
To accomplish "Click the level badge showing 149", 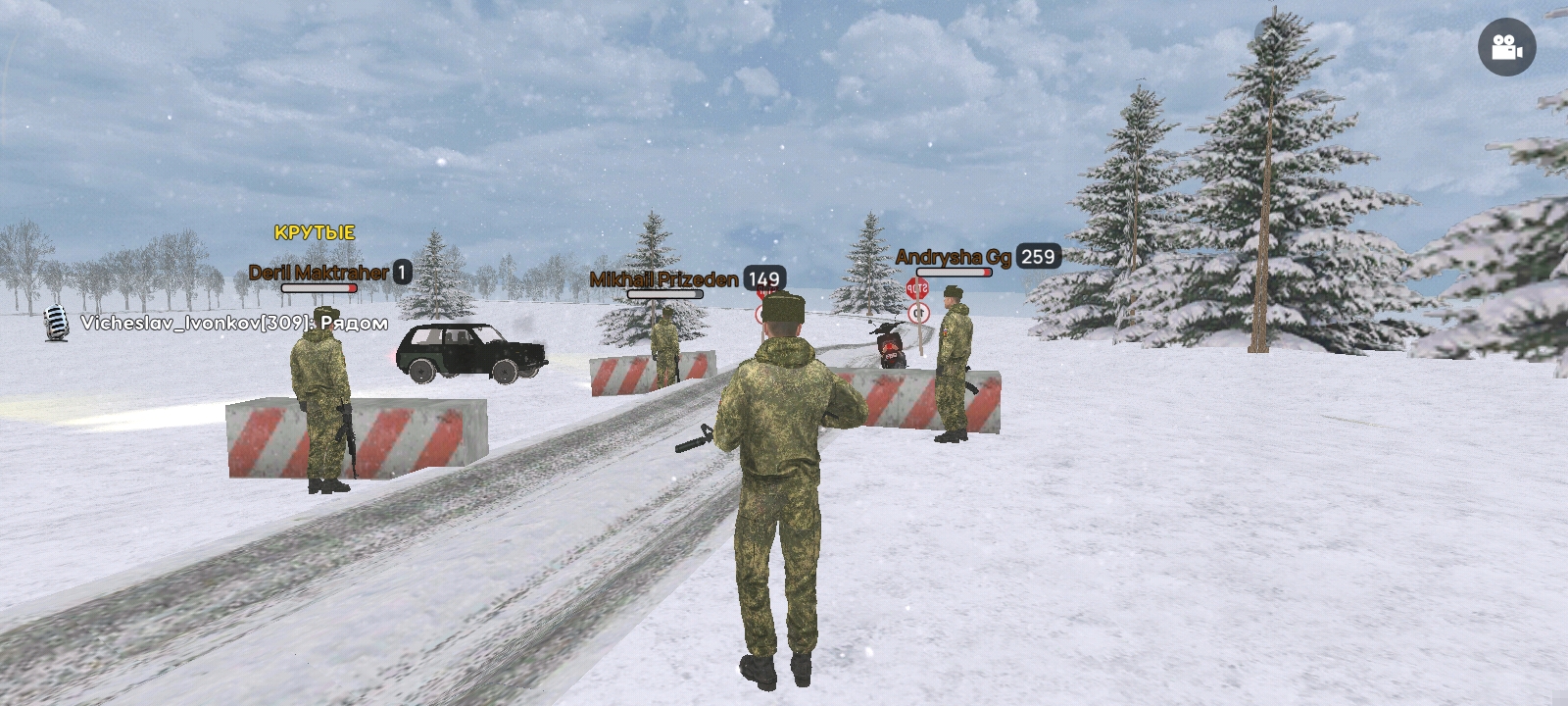I will [764, 279].
